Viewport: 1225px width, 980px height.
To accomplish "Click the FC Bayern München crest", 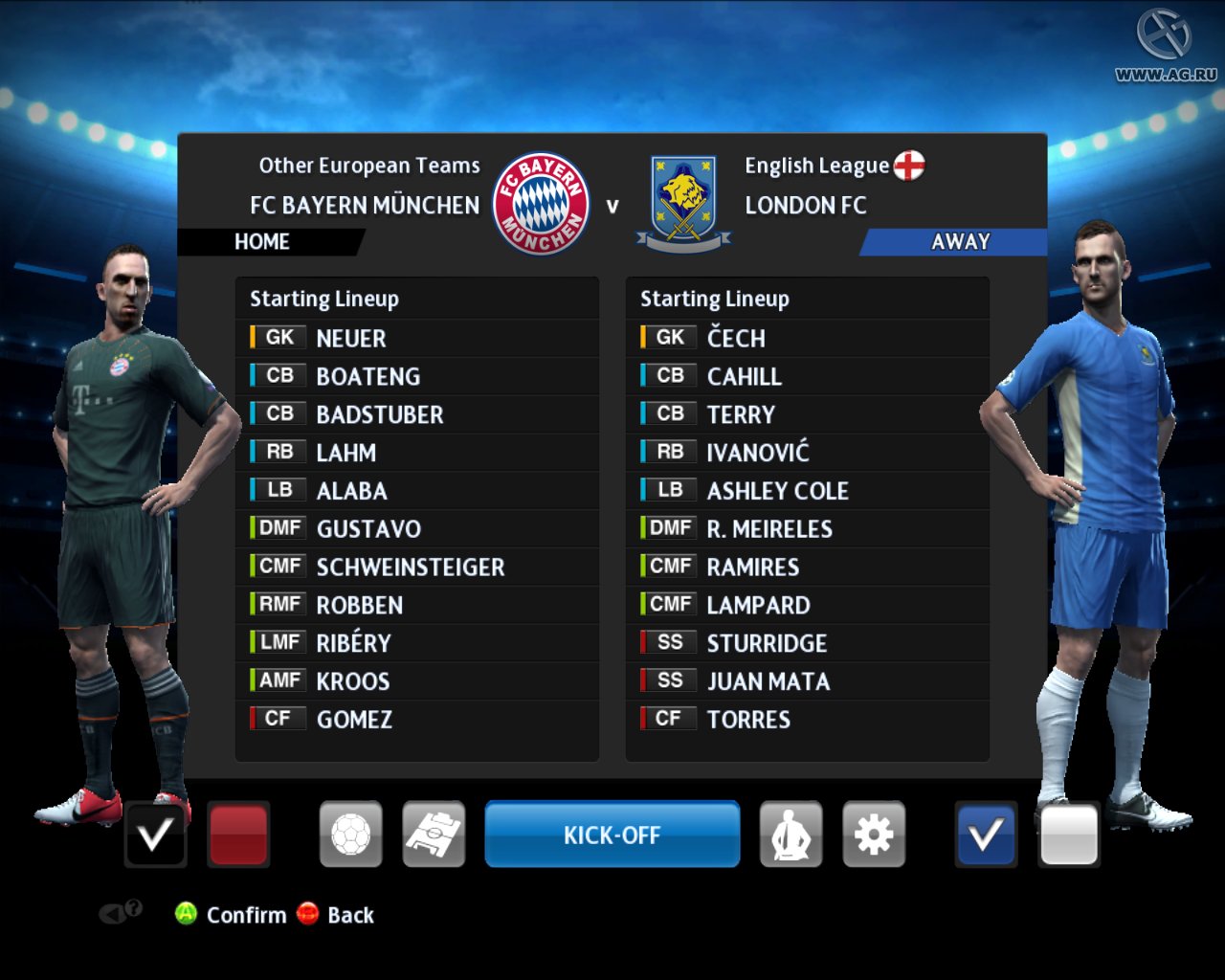I will 541,204.
